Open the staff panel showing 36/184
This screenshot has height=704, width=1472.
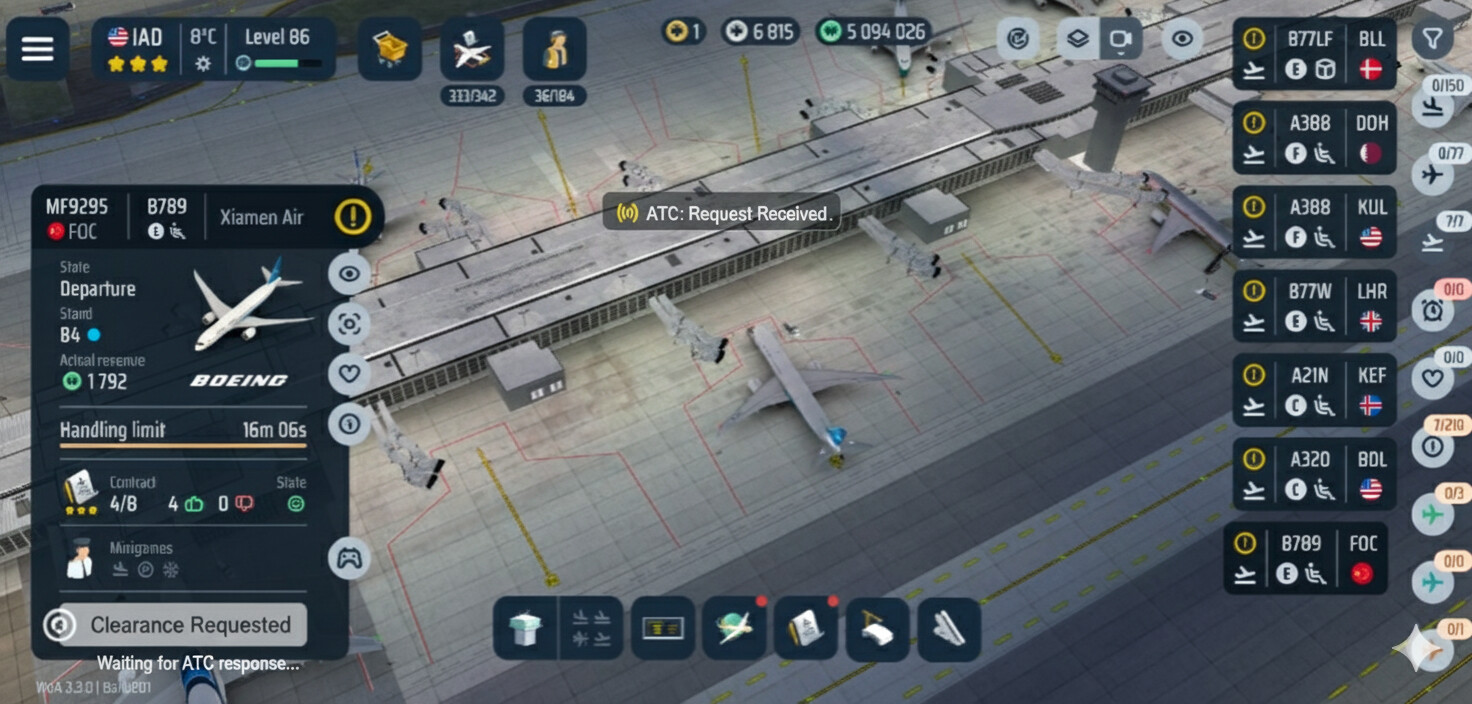tap(554, 50)
